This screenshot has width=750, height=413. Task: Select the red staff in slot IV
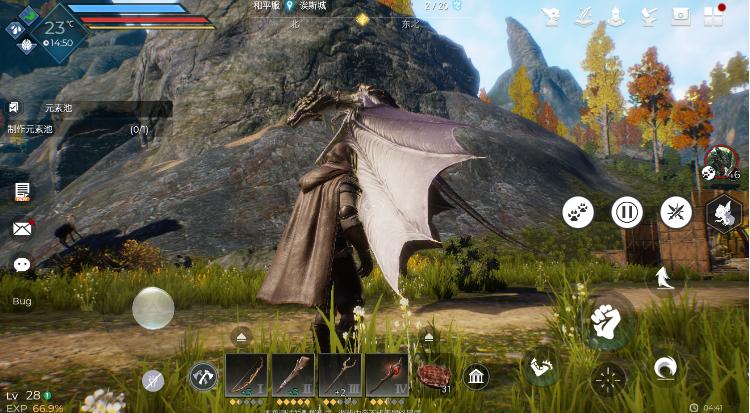(386, 375)
